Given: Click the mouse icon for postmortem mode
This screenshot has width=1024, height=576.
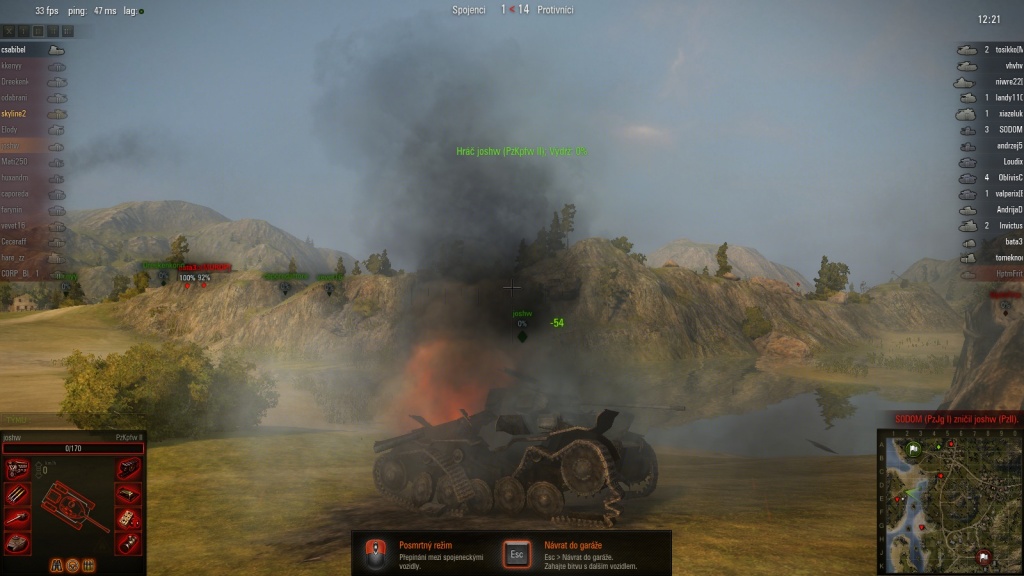Looking at the screenshot, I should tap(376, 553).
